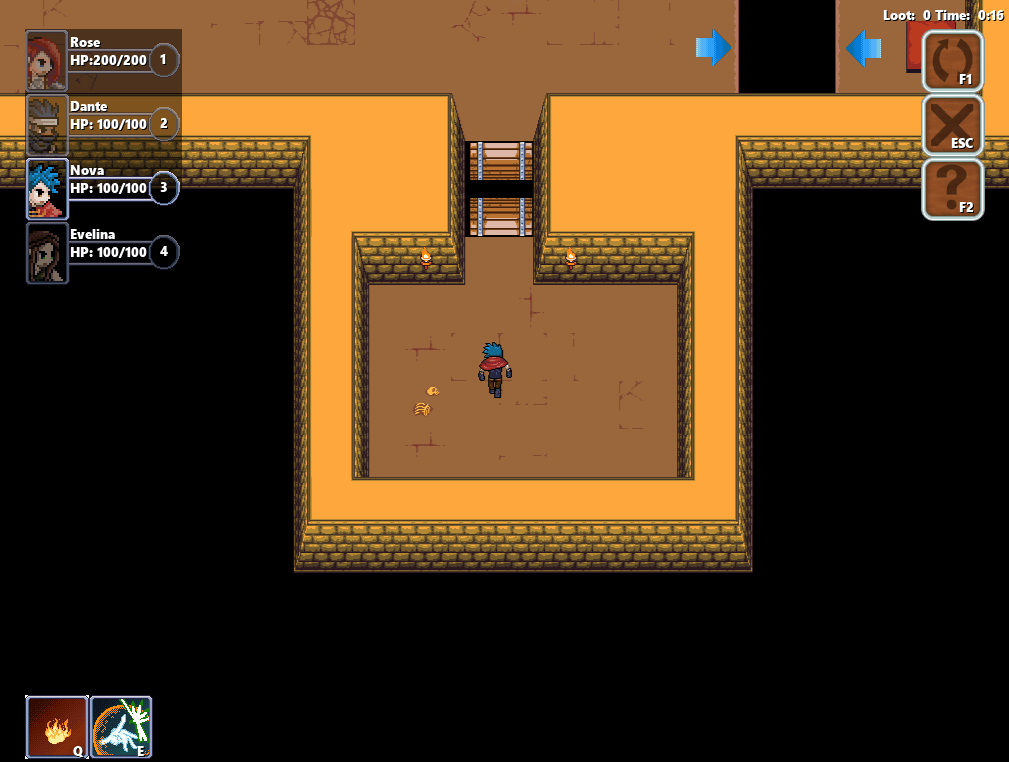Open help with the question mark button
The image size is (1009, 762).
(952, 189)
